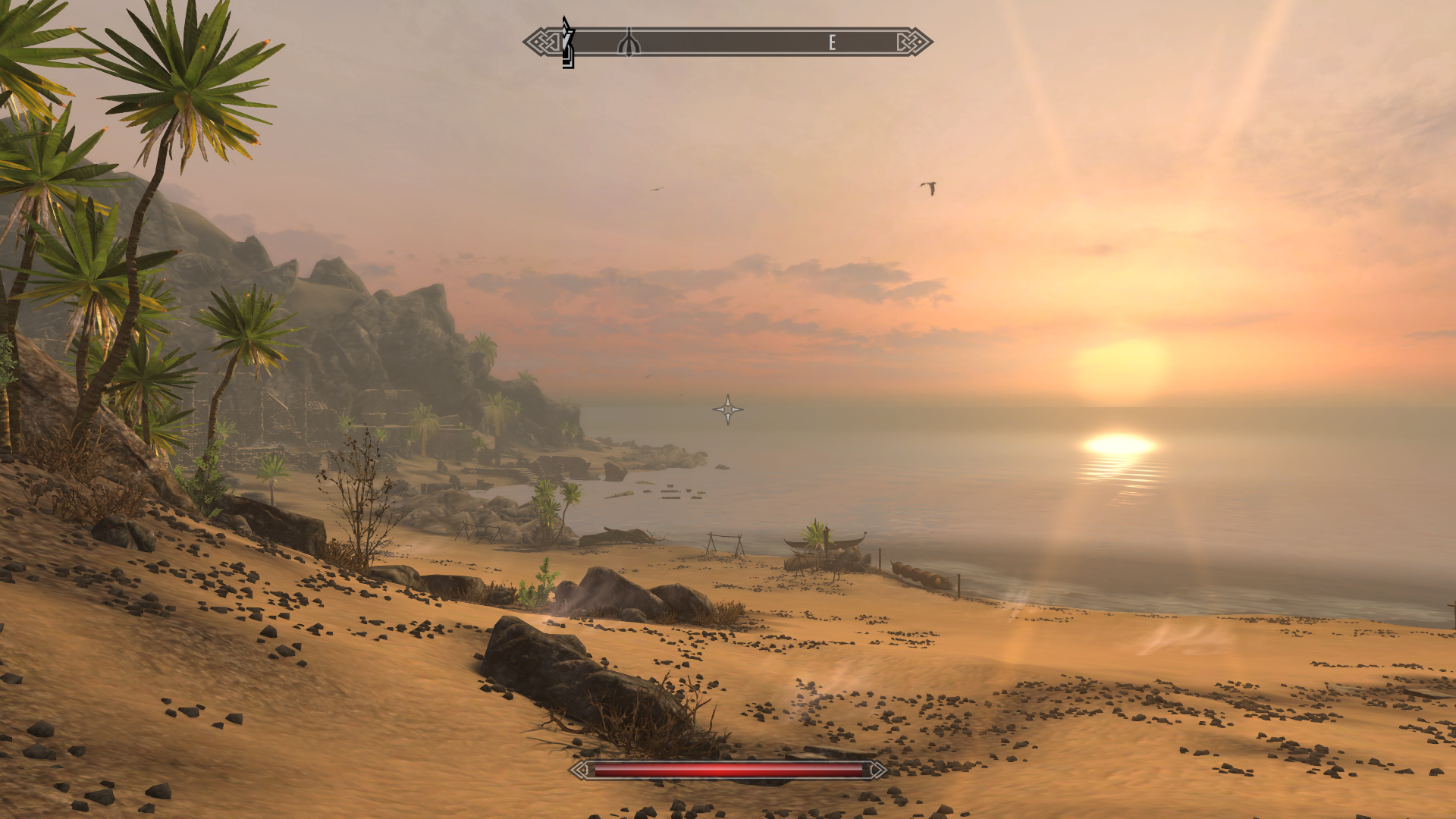This screenshot has height=819, width=1456.
Task: Click the undiscovered location marker on the compass
Action: (x=629, y=42)
